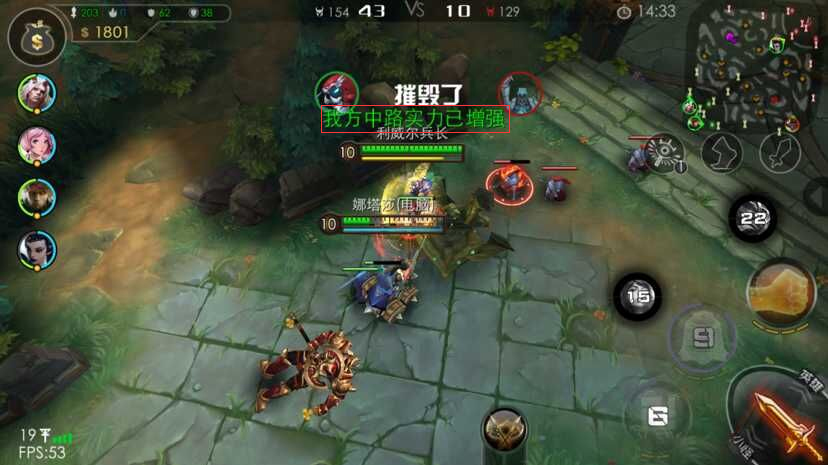828x465 pixels.
Task: Tap the skill on 15-second cooldown
Action: click(x=637, y=296)
